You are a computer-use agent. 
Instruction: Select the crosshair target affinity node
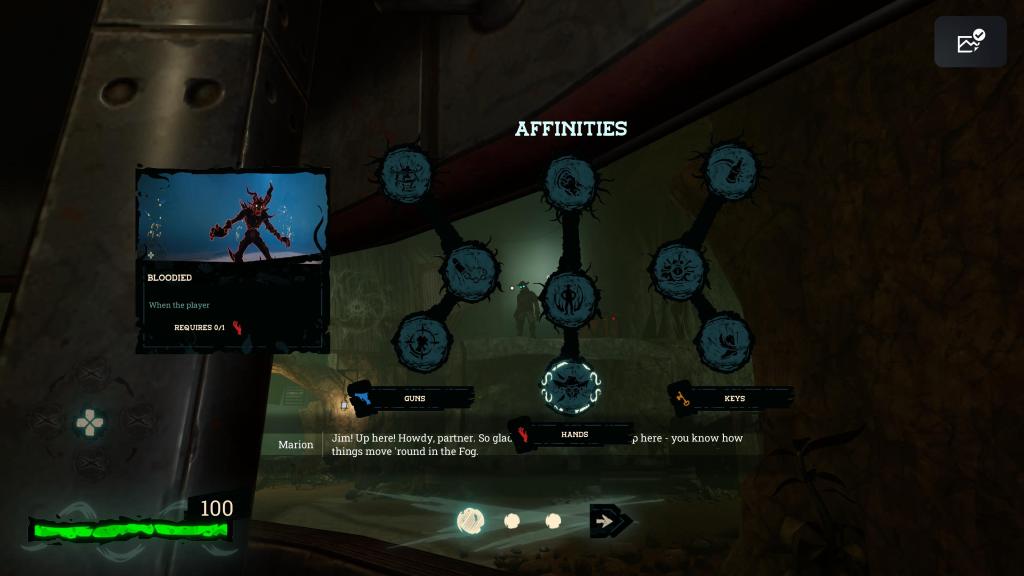423,340
